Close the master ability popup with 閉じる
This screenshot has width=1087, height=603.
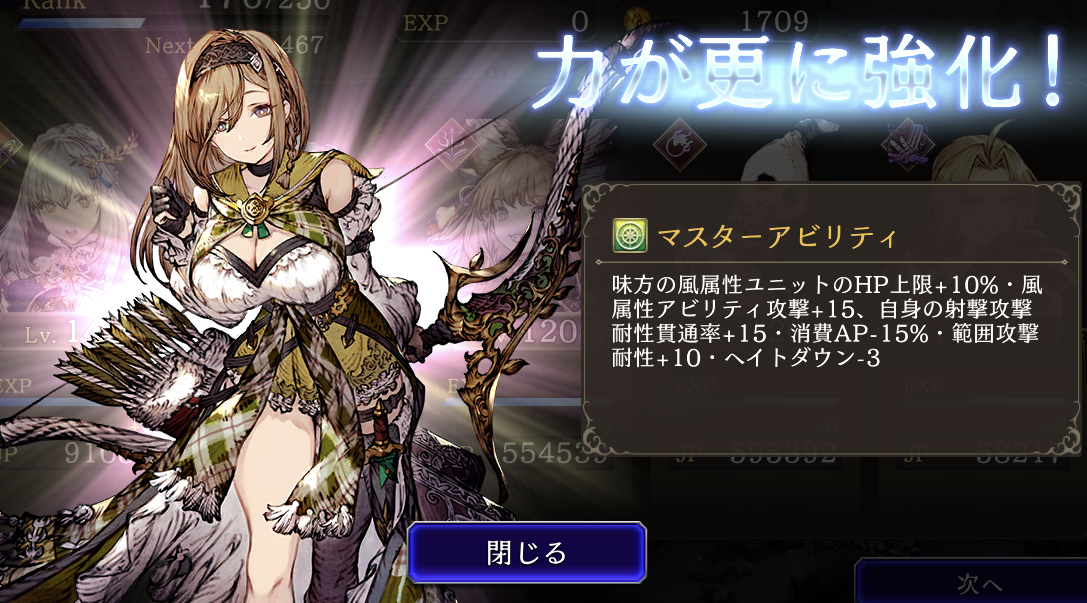527,552
